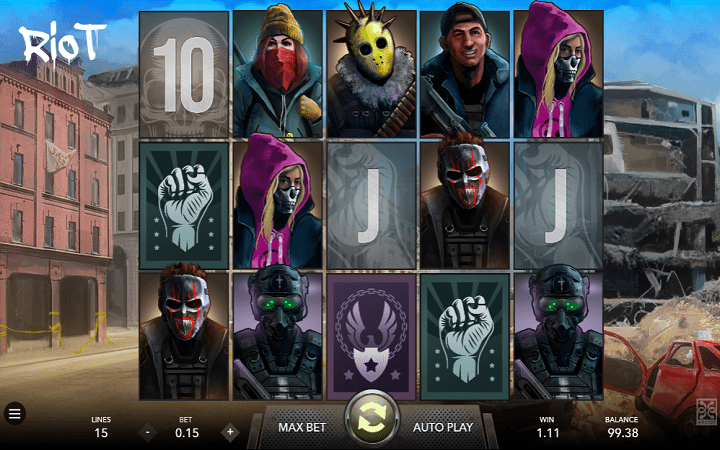Decrease the bet with the minus button

(147, 433)
